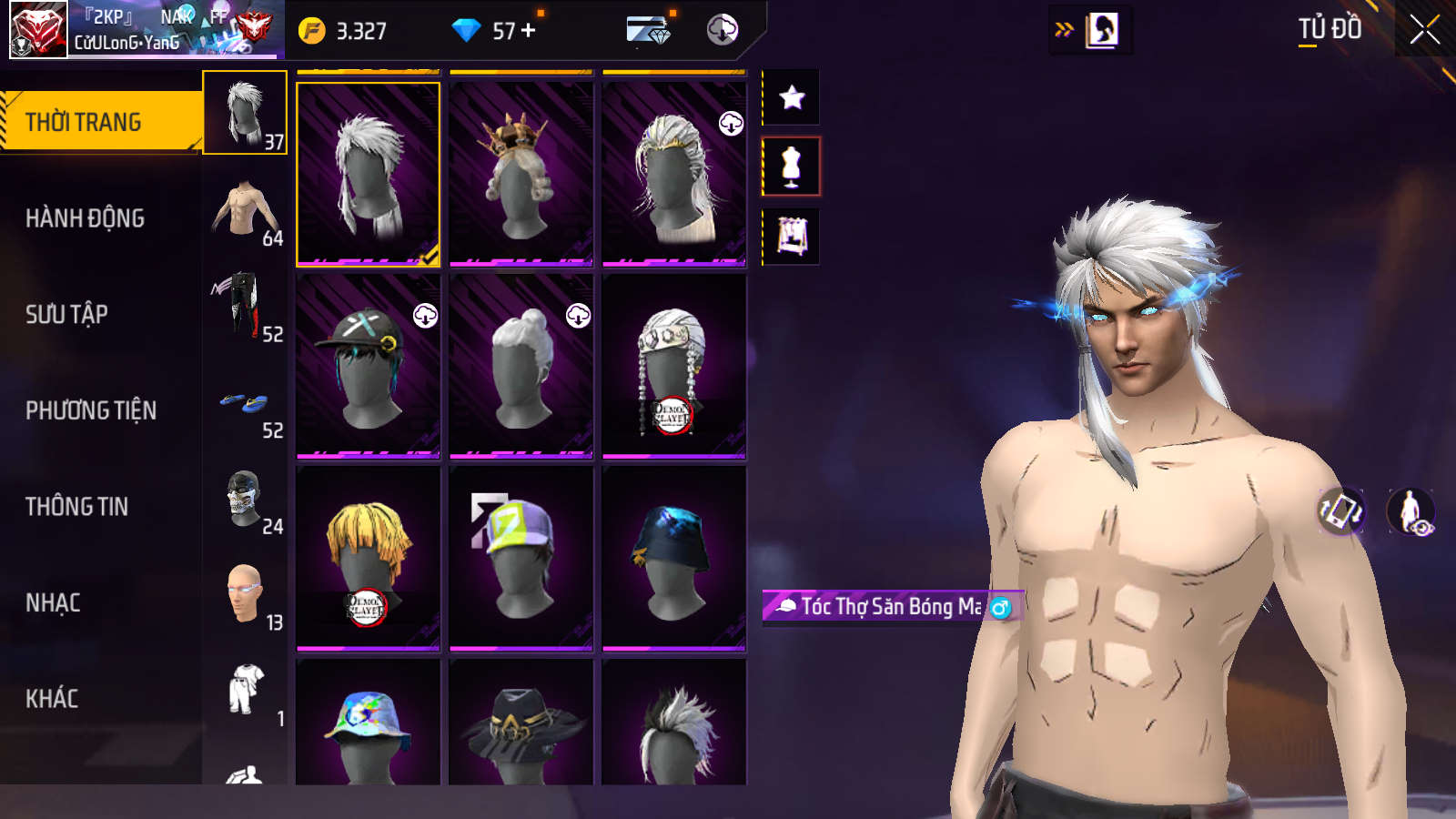Screen dimensions: 1456x819
Task: Select the KHÁC menu entry
Action: click(52, 699)
